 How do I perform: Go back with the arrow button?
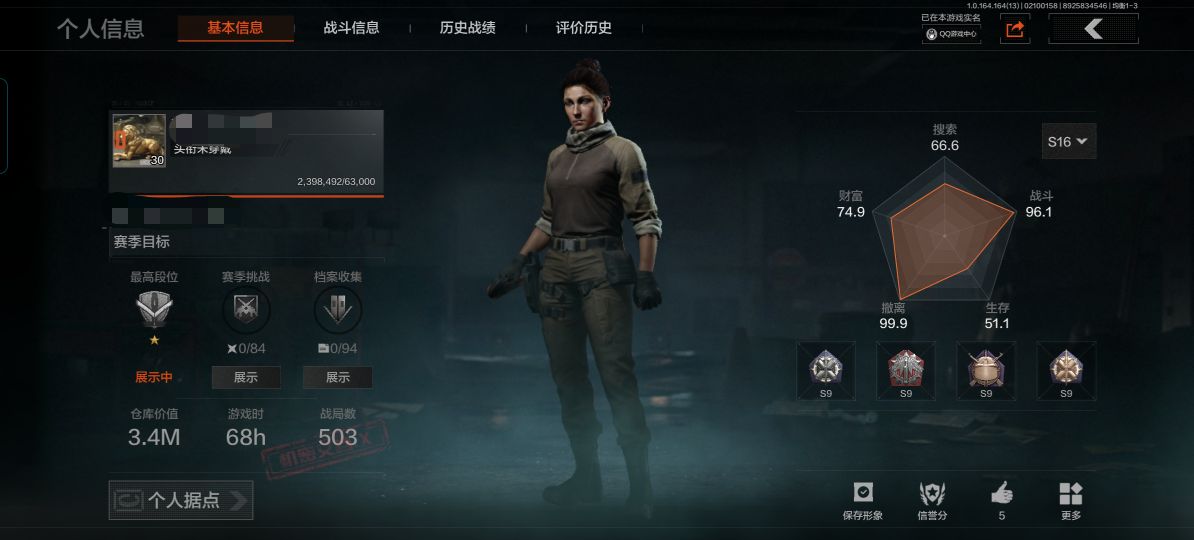pos(1093,30)
